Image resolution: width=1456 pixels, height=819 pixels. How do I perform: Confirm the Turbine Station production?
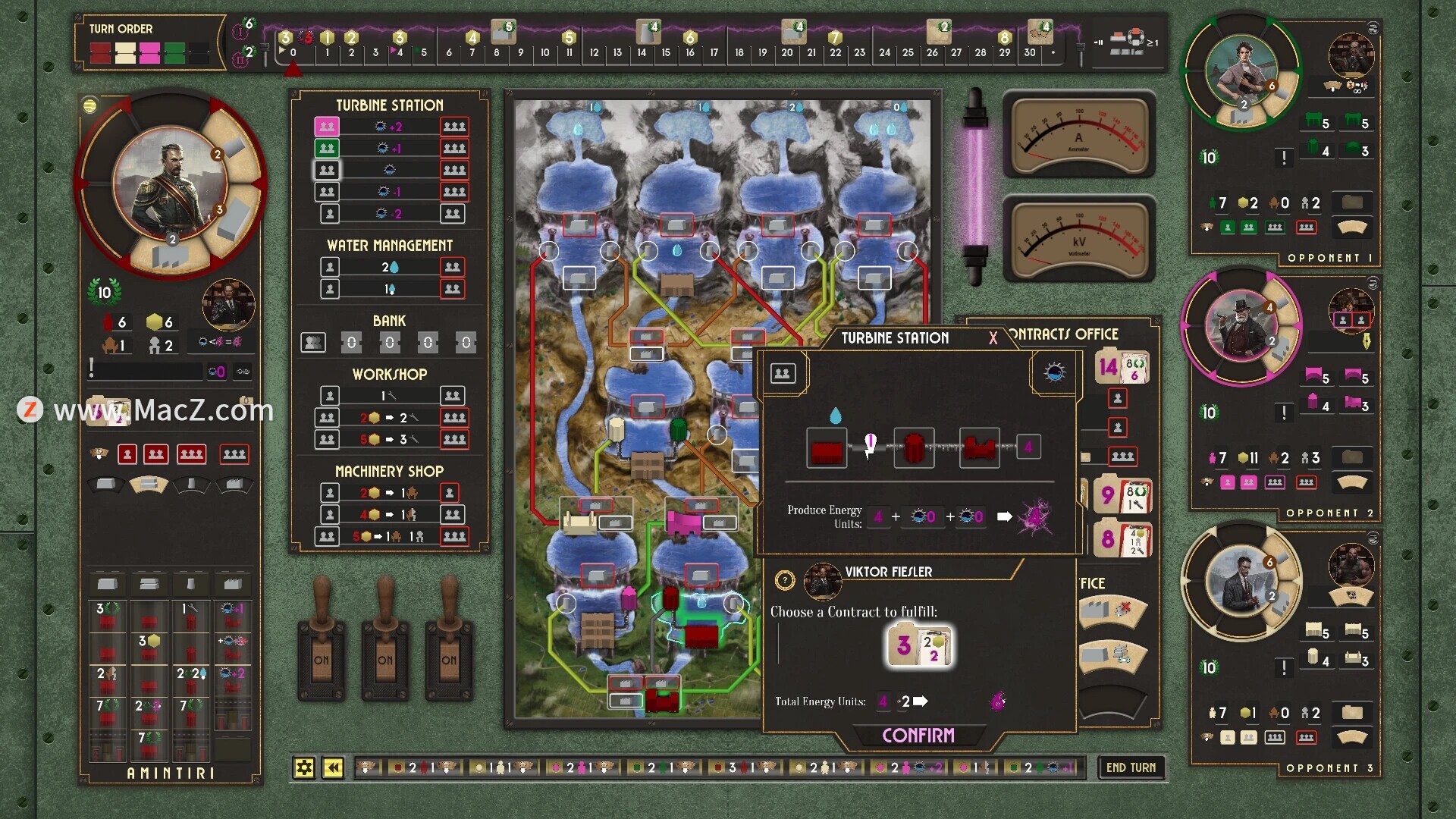(x=918, y=735)
